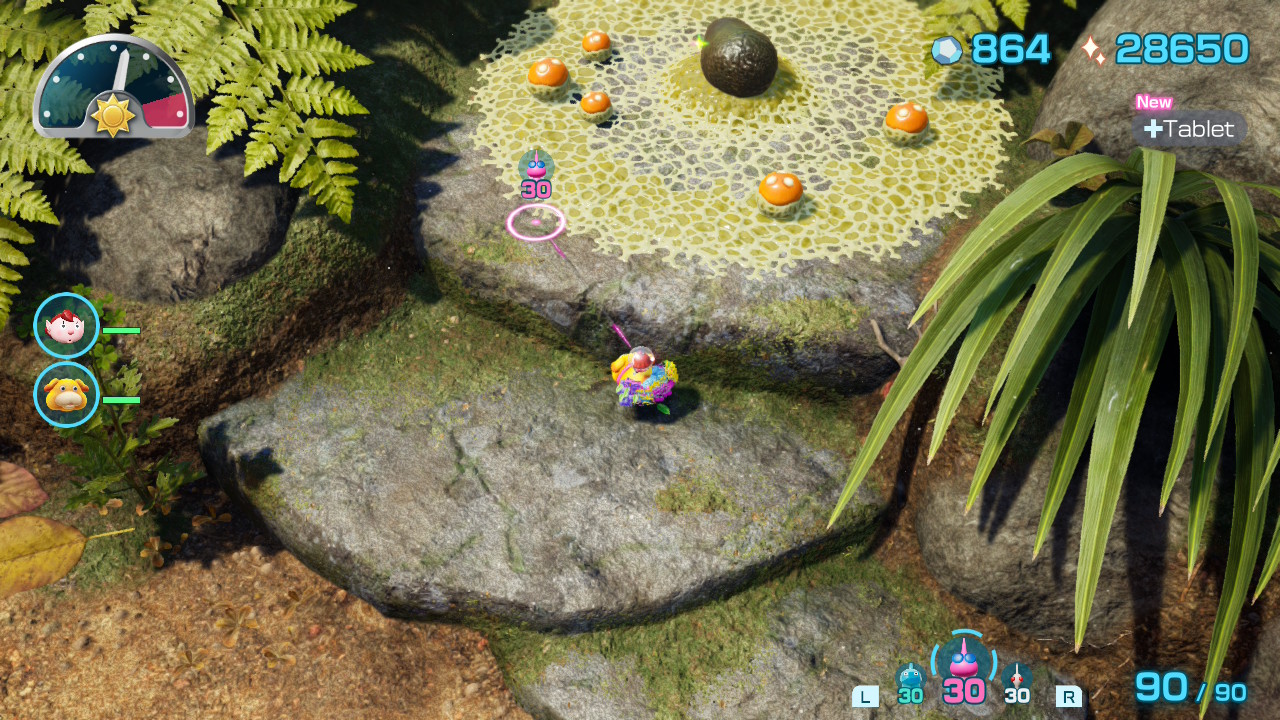Switch to Oatchi's dog portrait
Viewport: 1280px width, 720px height.
tap(66, 395)
